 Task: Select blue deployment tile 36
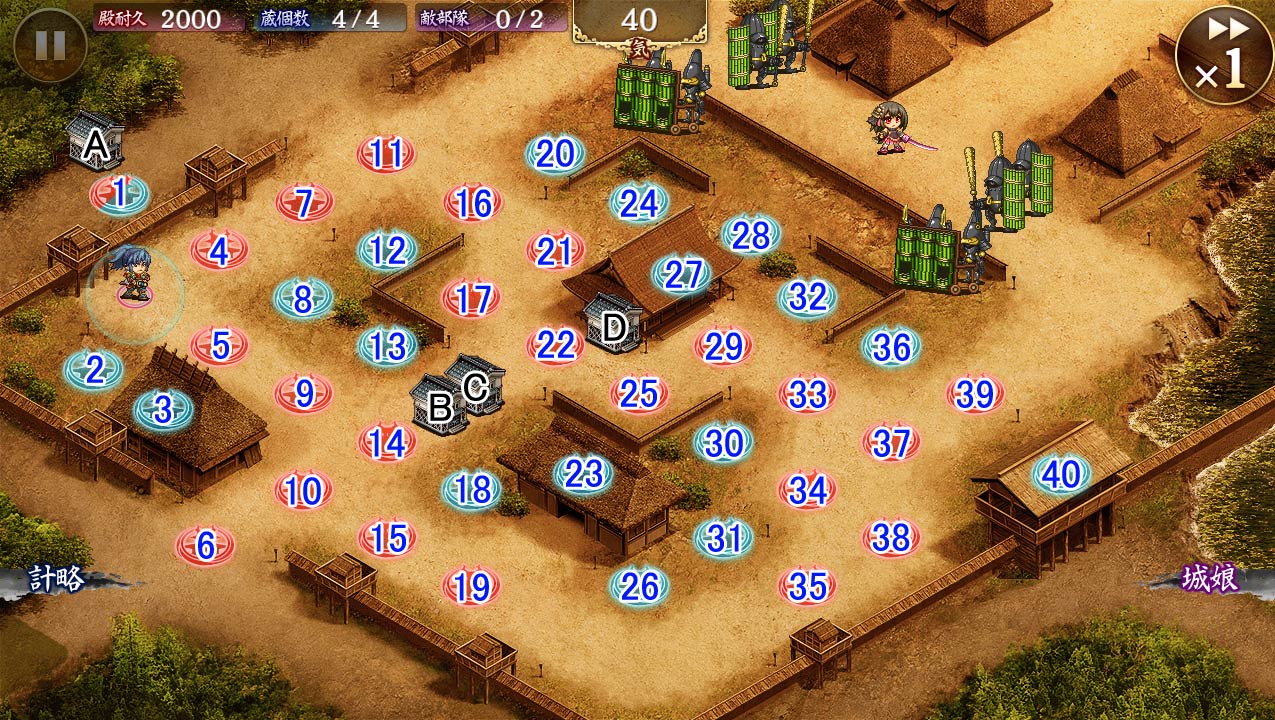pos(891,347)
